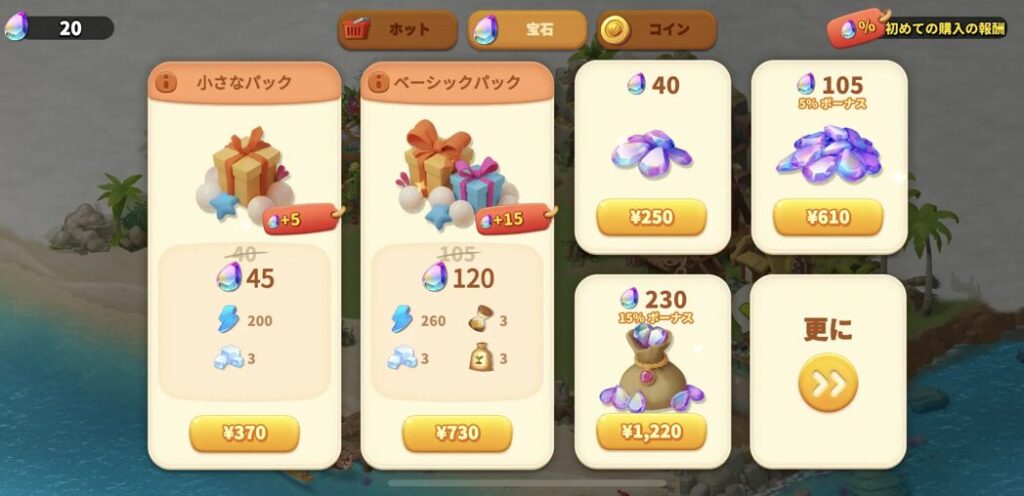Open the 宝石 gems tab
The height and width of the screenshot is (496, 1024).
tap(528, 30)
